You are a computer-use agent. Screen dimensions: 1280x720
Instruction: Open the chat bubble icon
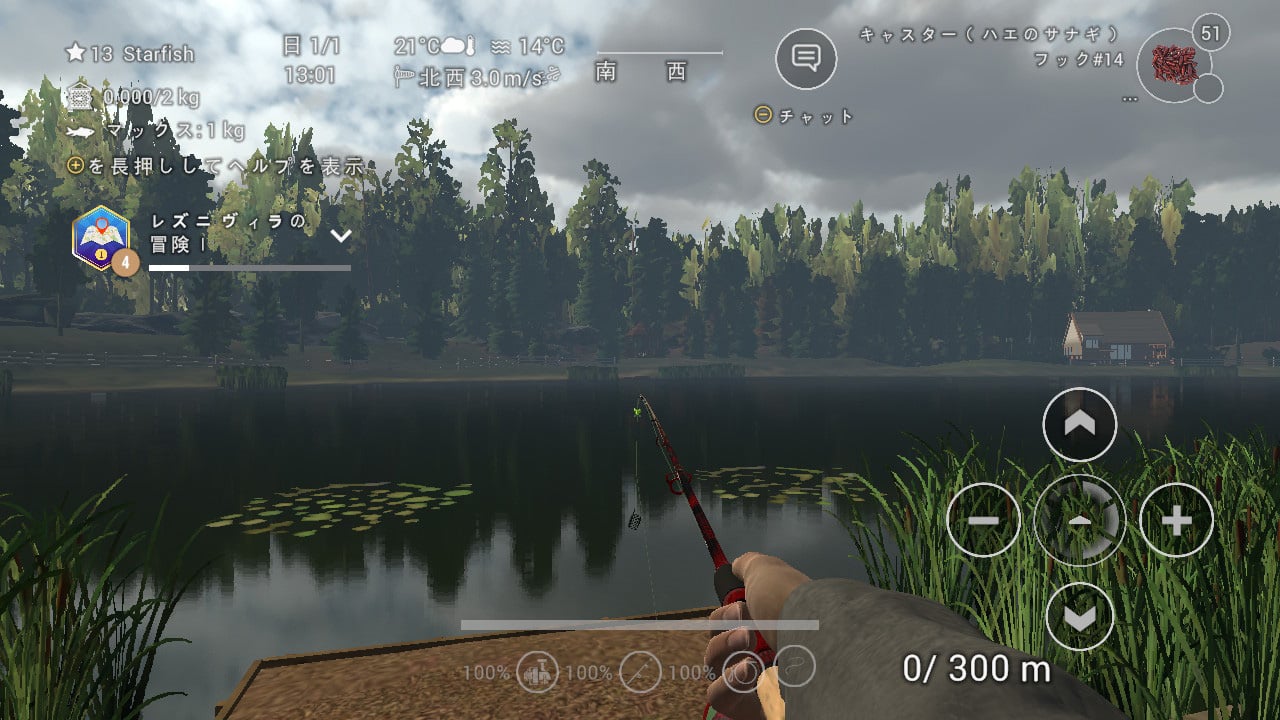(x=806, y=60)
